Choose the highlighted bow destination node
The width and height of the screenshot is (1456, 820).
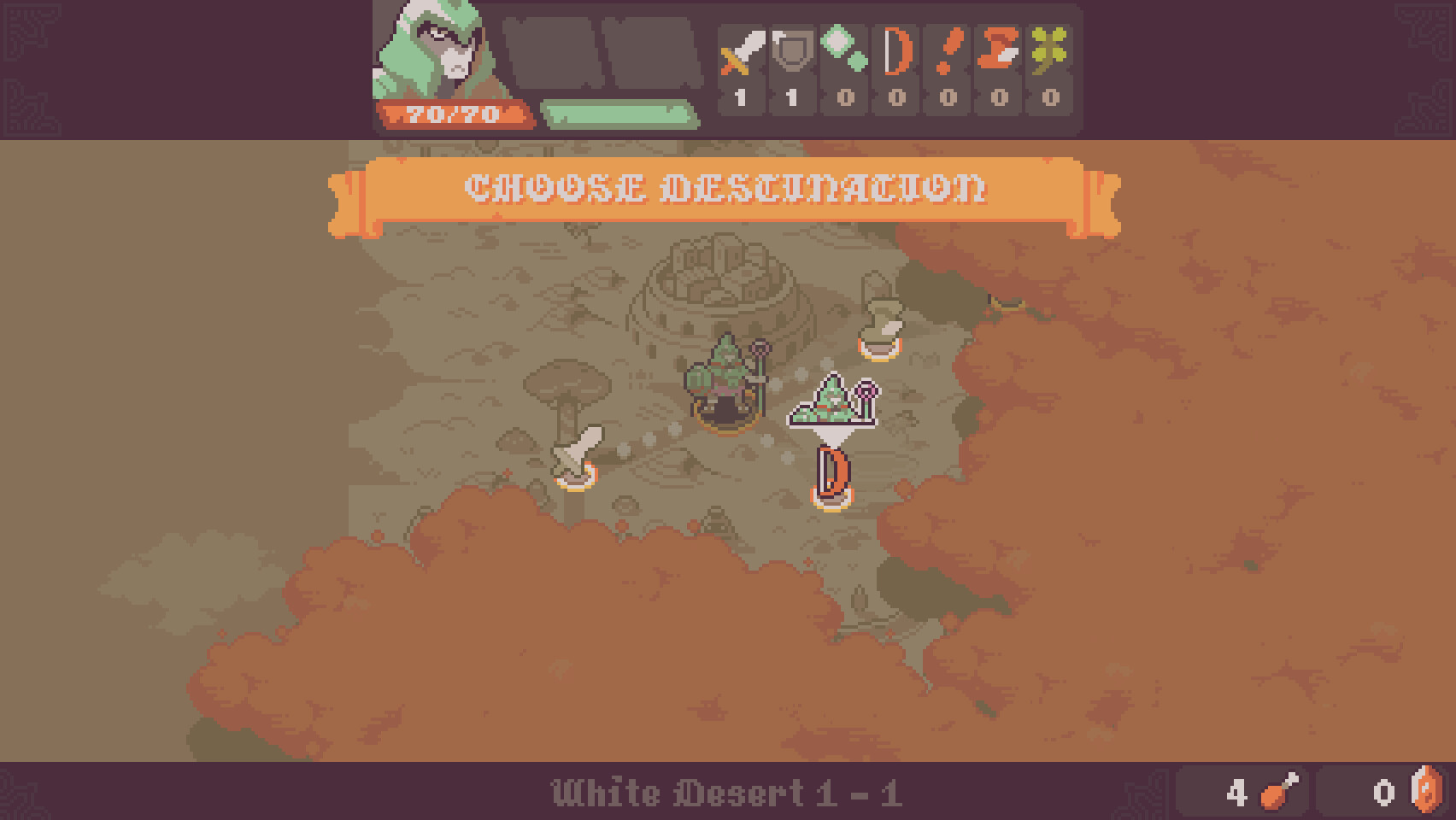click(x=831, y=474)
